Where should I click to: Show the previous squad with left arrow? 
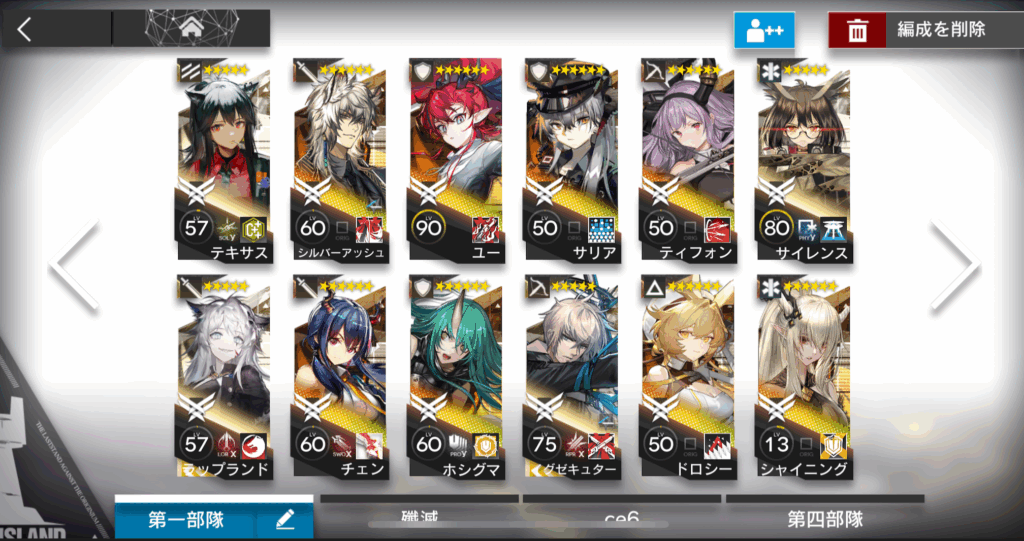[x=74, y=265]
